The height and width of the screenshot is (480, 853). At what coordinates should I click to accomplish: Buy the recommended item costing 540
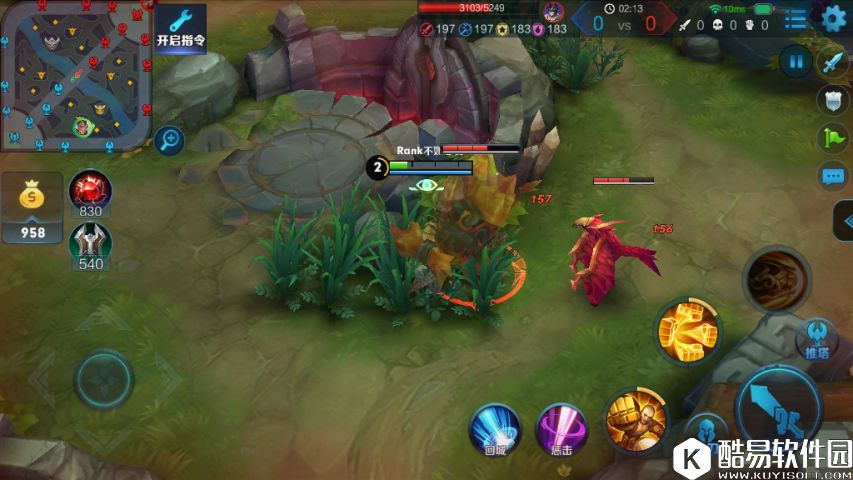[90, 243]
